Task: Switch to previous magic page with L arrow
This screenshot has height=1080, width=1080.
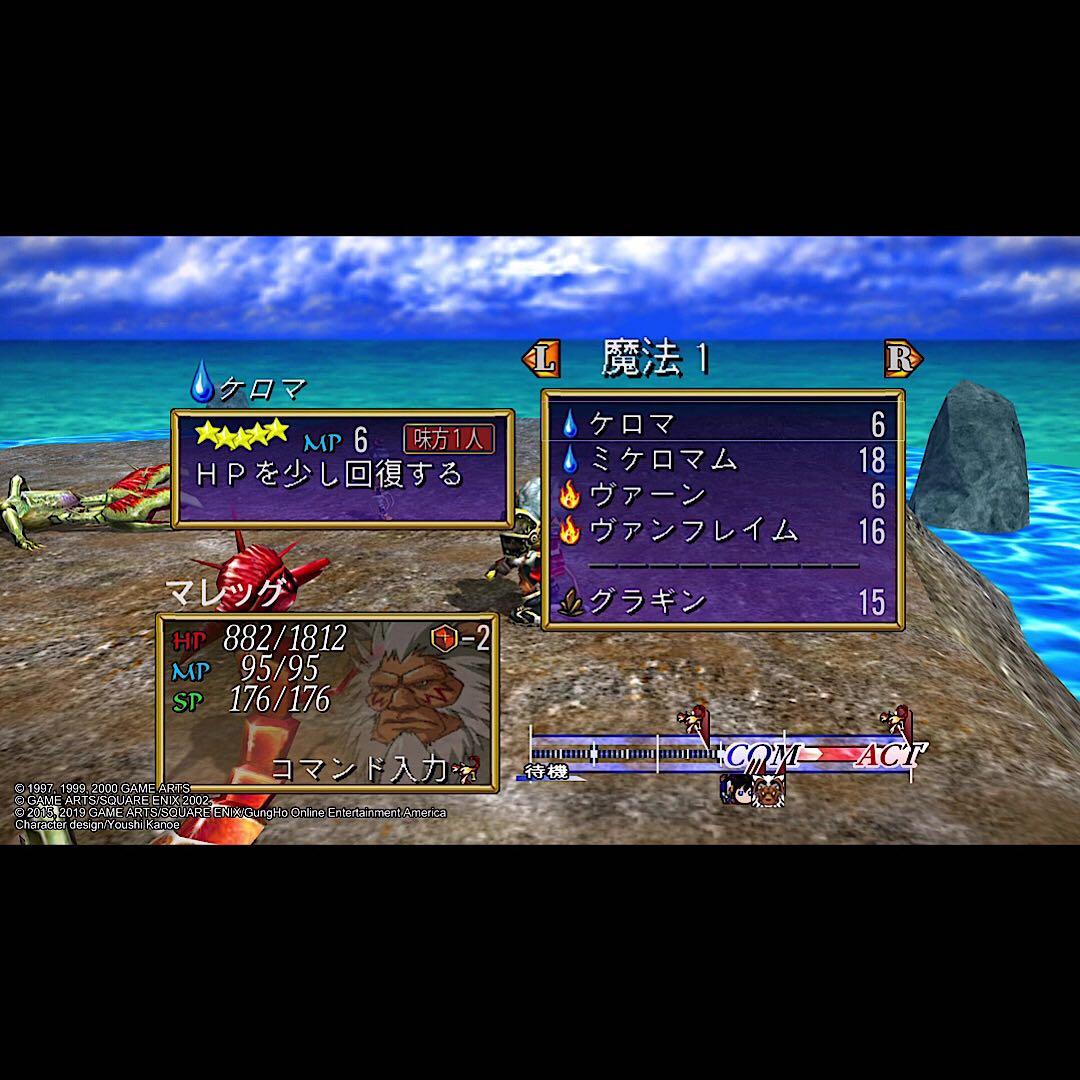Action: (541, 358)
